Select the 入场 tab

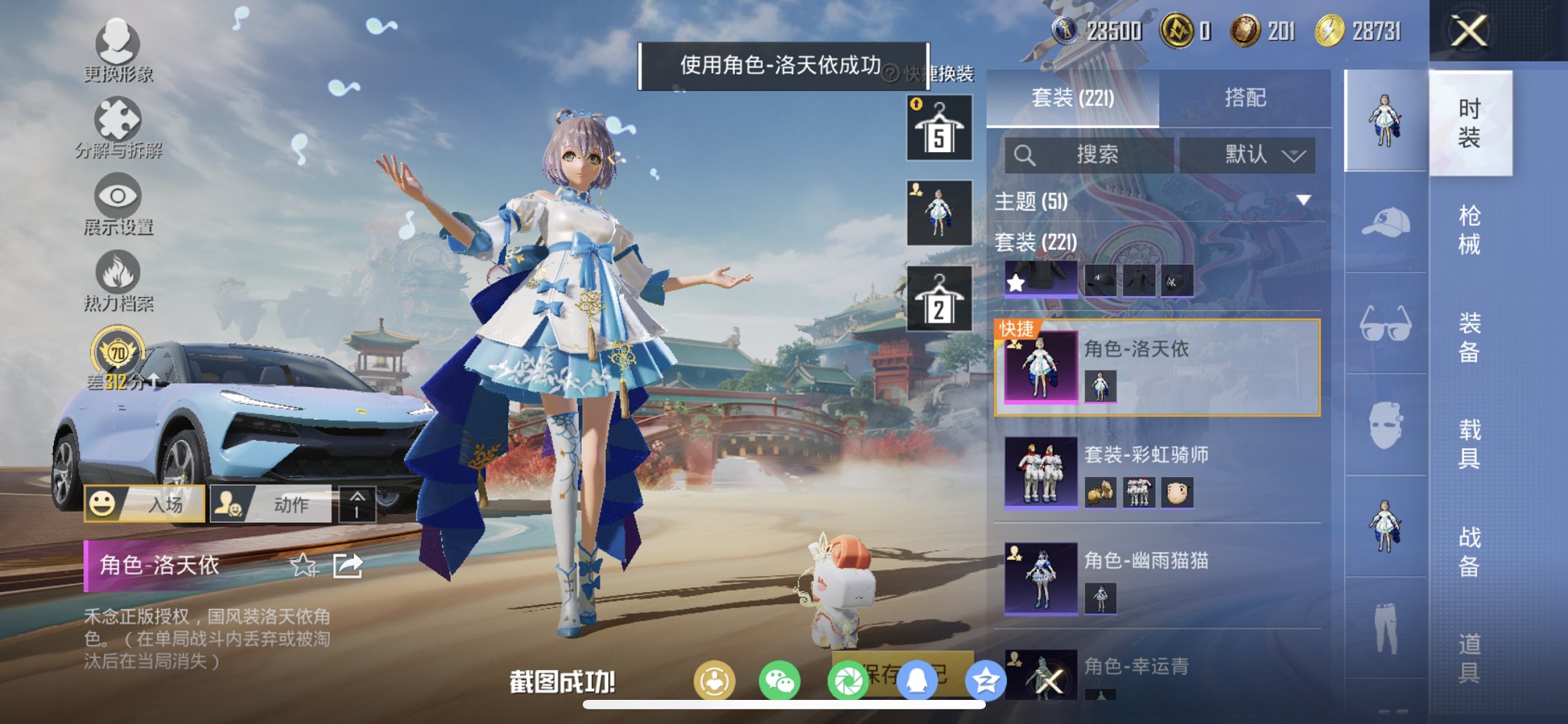[x=148, y=503]
